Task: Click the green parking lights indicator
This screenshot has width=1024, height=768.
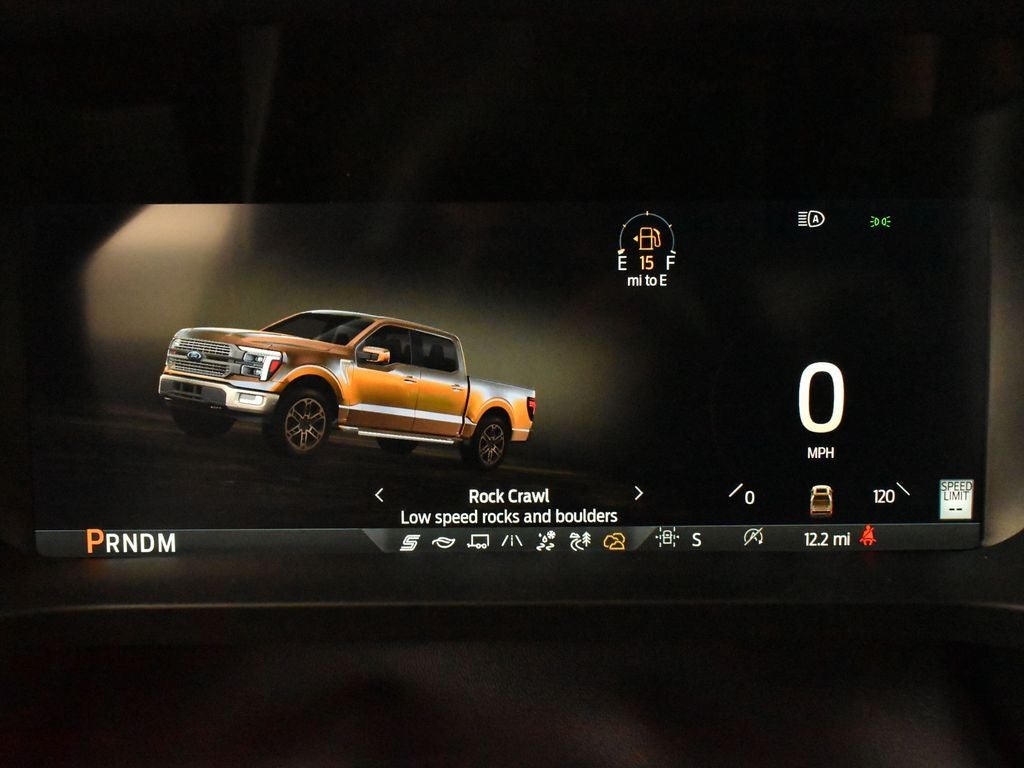Action: pyautogui.click(x=881, y=221)
